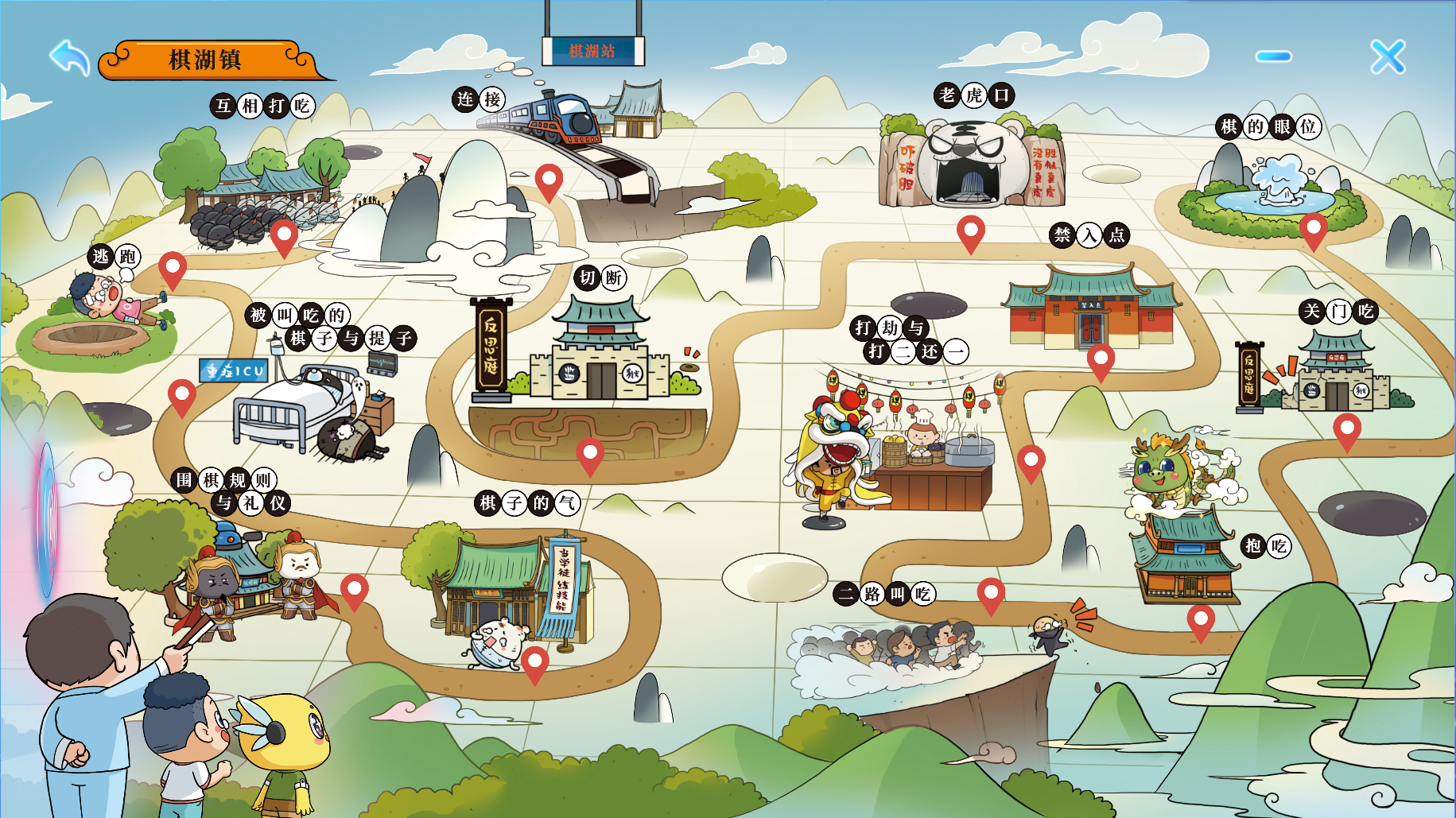
Task: Choose the 关门吃 level pin
Action: tap(1347, 428)
